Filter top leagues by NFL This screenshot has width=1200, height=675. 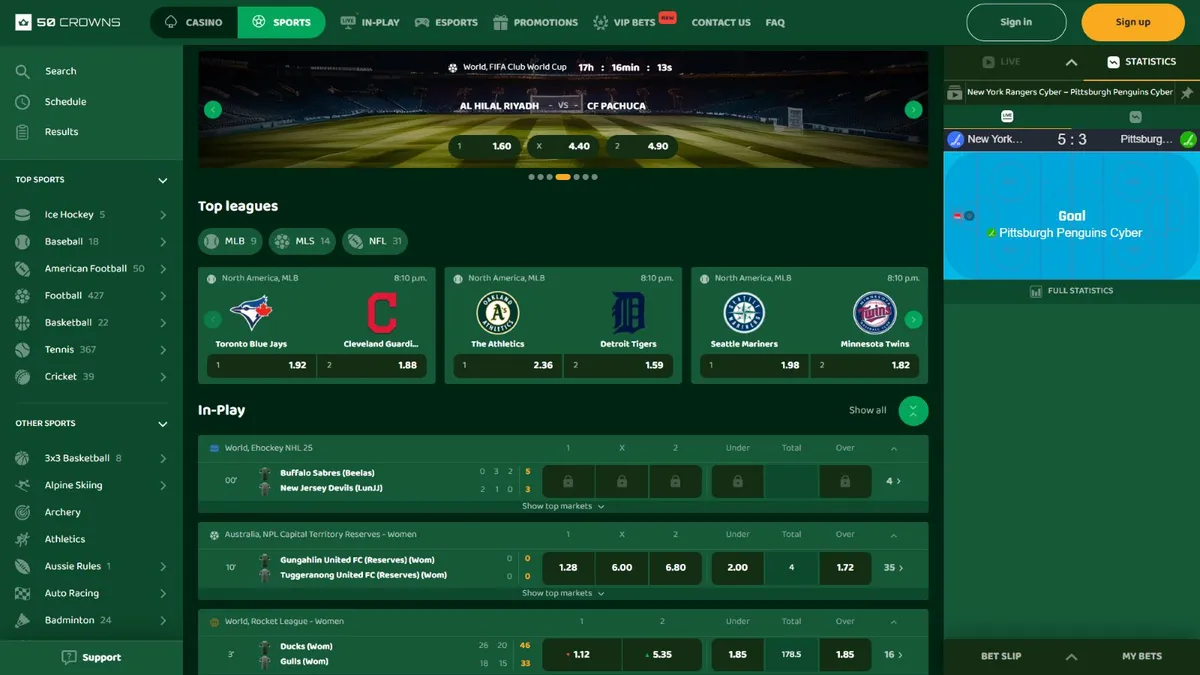click(375, 241)
